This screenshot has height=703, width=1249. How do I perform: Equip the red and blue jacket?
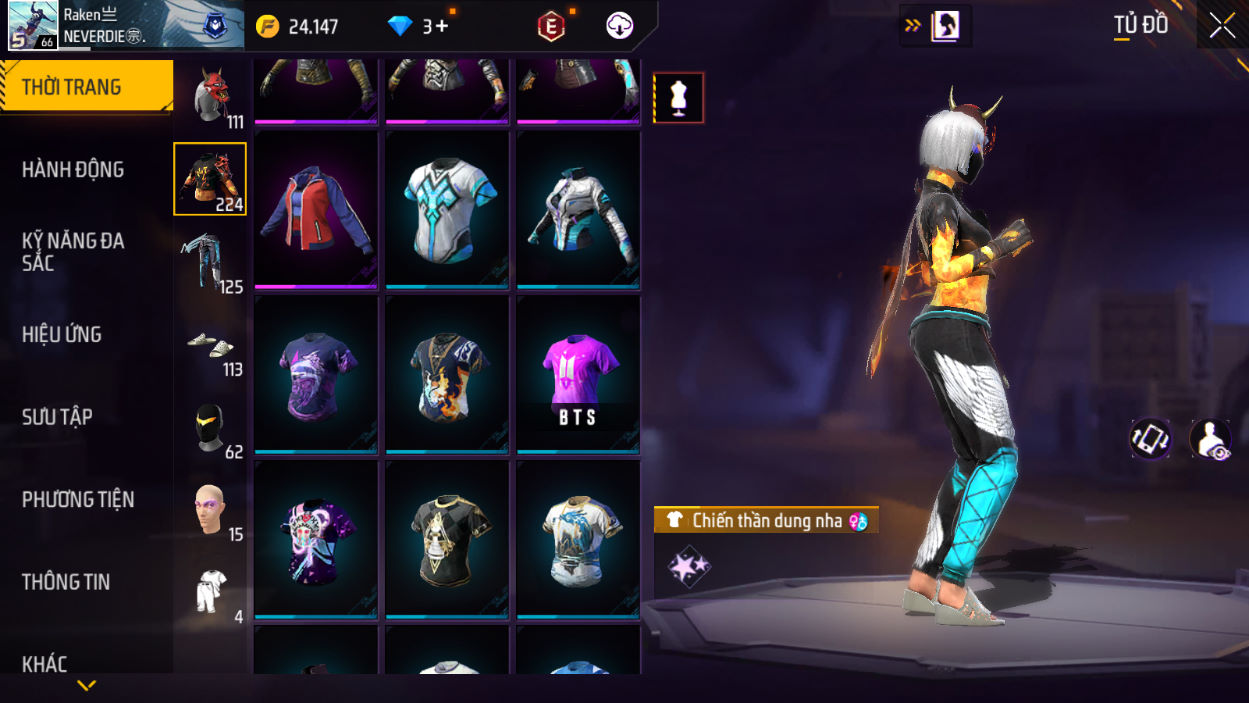click(x=316, y=208)
